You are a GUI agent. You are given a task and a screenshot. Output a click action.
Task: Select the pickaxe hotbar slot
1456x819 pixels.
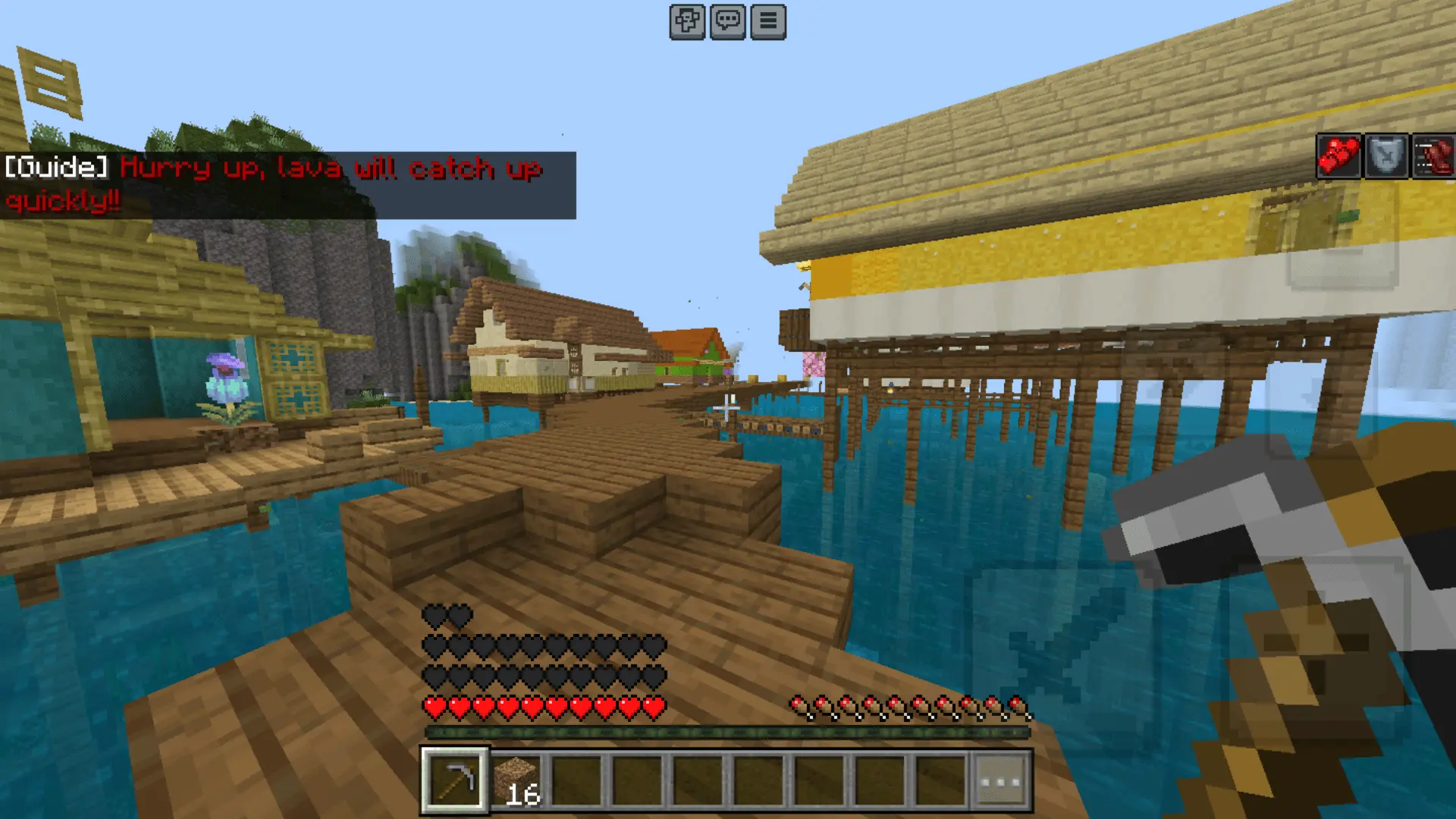(x=455, y=780)
